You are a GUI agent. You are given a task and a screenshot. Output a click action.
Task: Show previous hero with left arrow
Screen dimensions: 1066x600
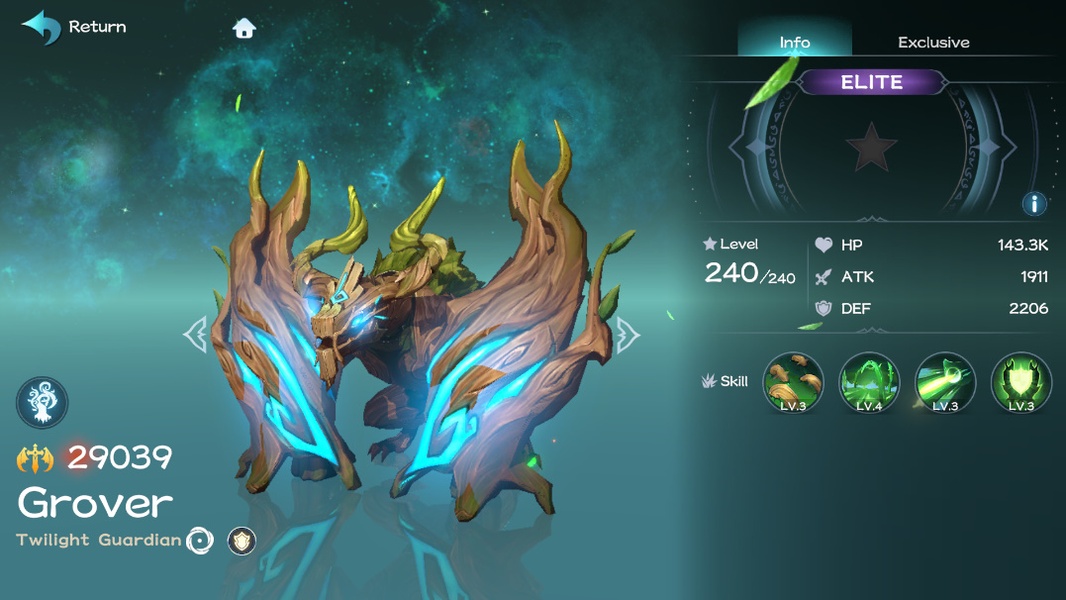(x=194, y=334)
